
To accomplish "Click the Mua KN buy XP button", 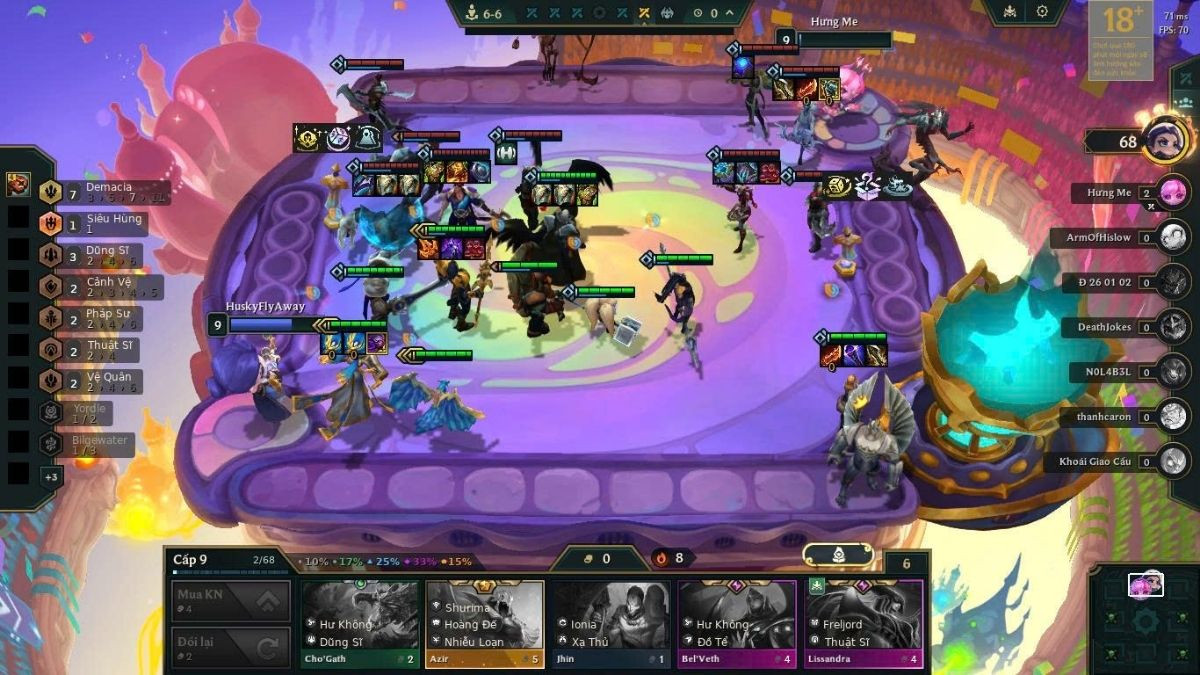I will click(232, 601).
